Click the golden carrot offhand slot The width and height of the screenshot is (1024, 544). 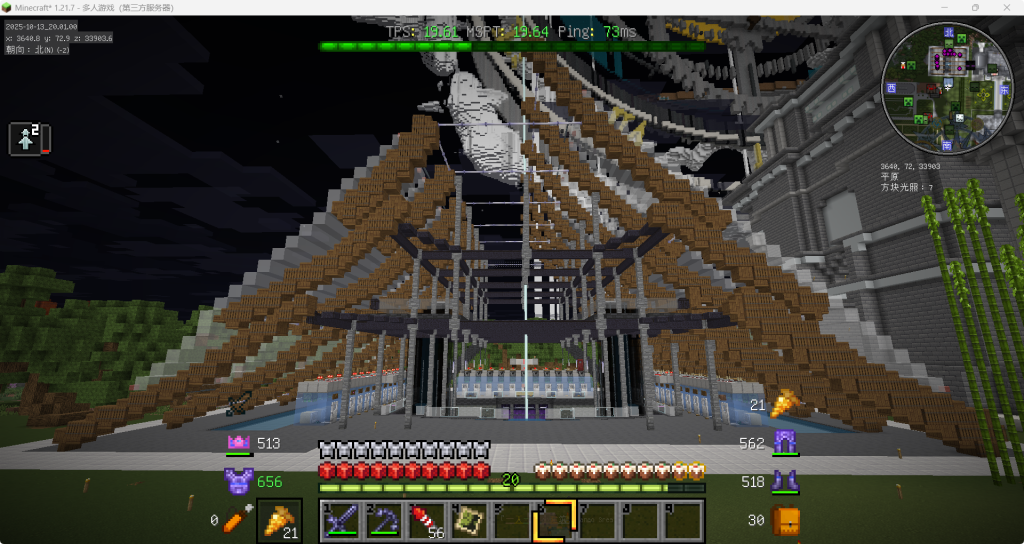pyautogui.click(x=279, y=520)
